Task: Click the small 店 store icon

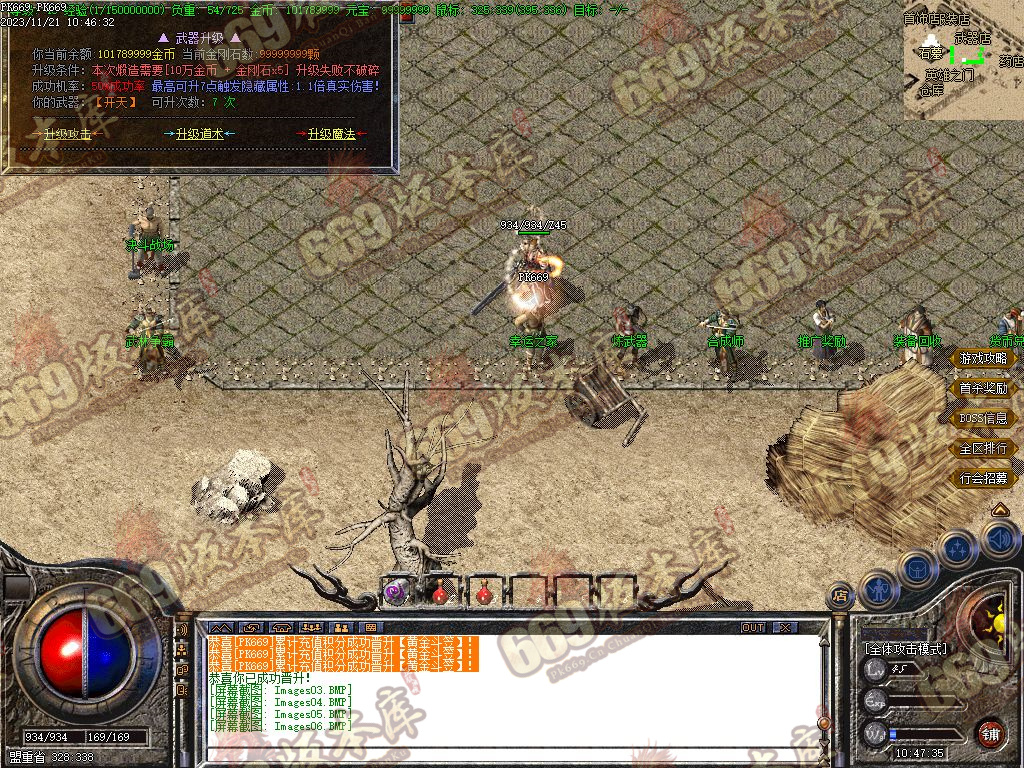Action: tap(840, 597)
